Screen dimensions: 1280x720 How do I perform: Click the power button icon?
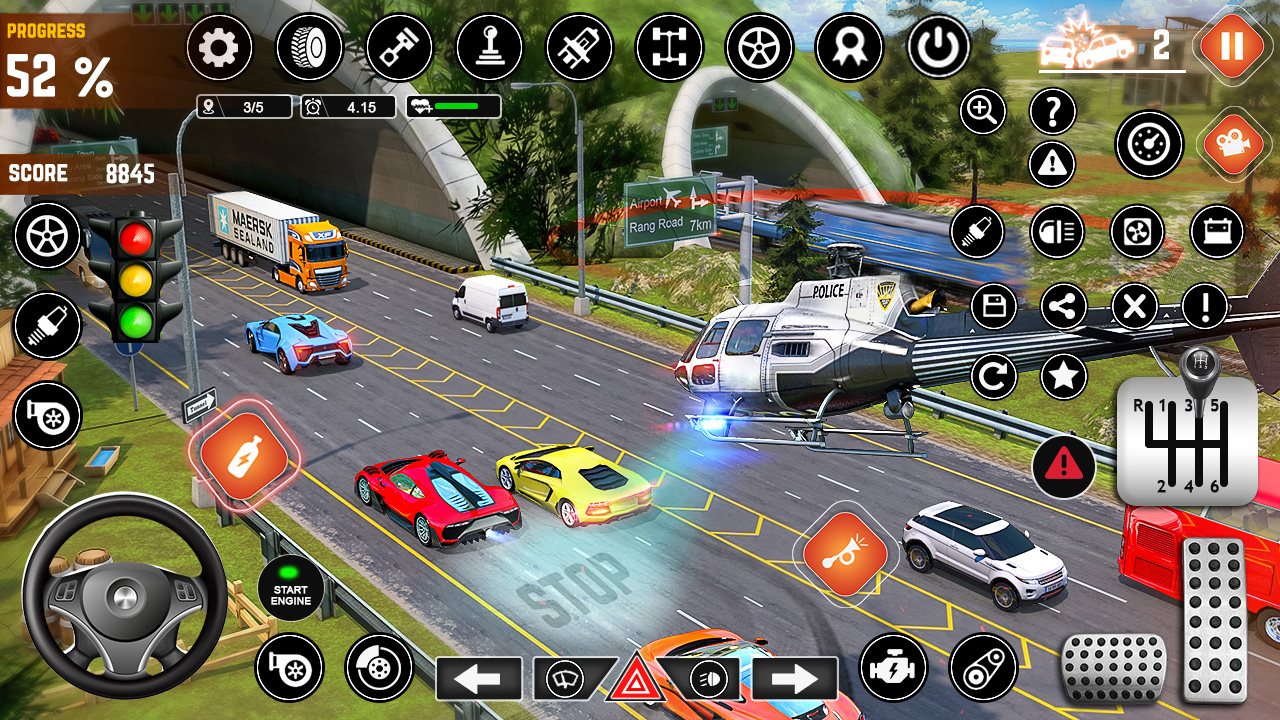pyautogui.click(x=938, y=47)
